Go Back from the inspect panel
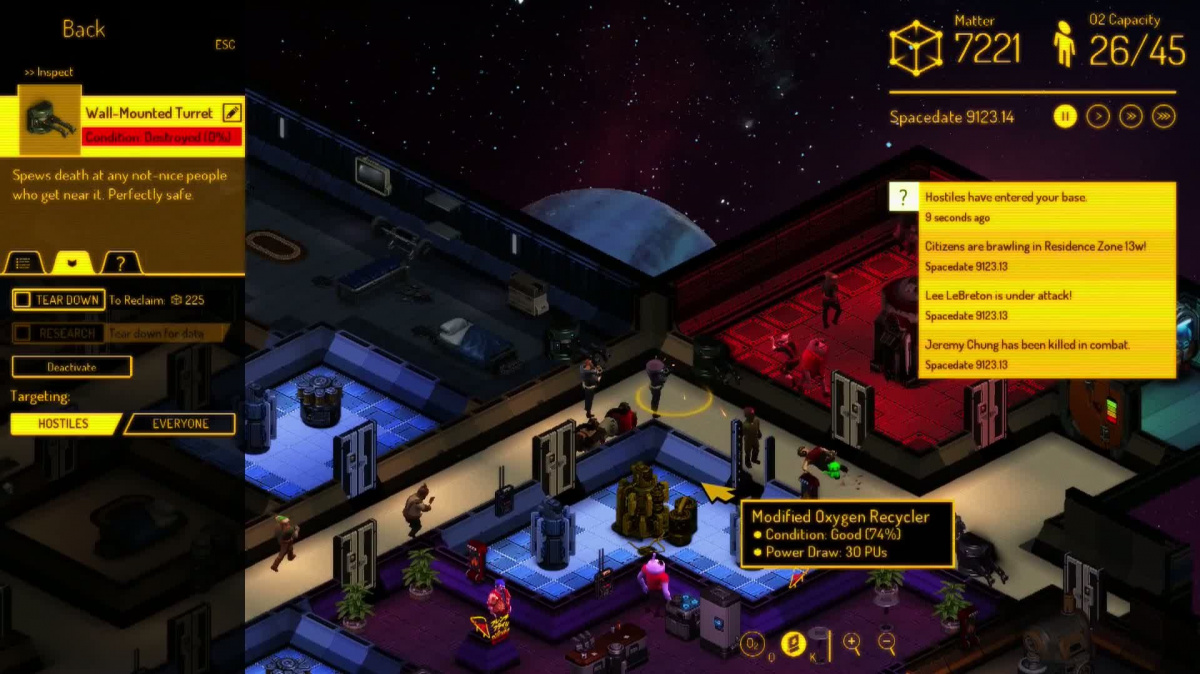 (x=84, y=30)
